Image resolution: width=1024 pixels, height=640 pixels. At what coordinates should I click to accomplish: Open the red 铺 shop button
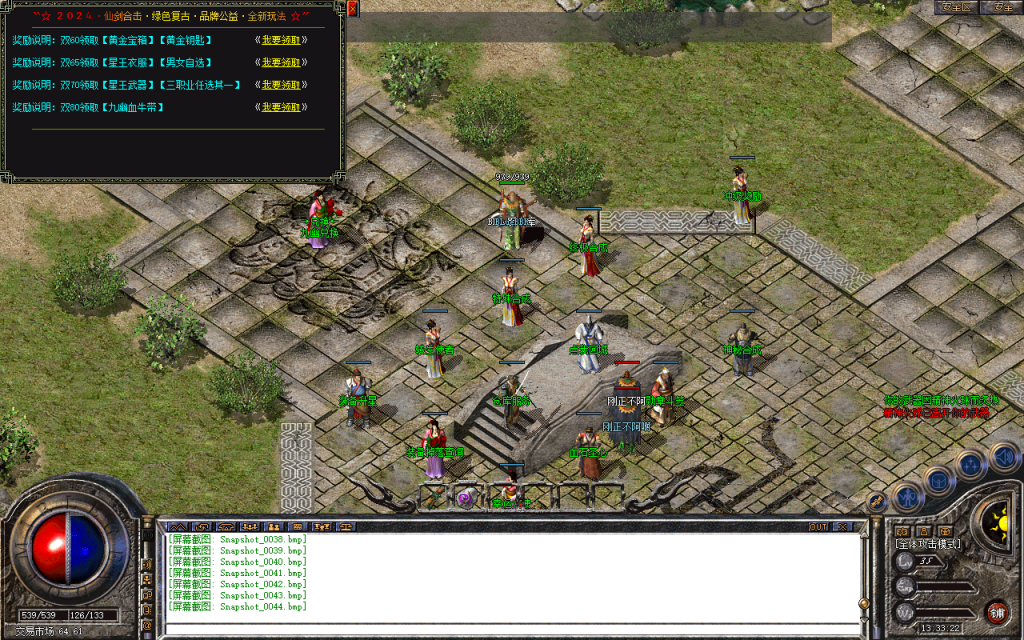pos(997,611)
